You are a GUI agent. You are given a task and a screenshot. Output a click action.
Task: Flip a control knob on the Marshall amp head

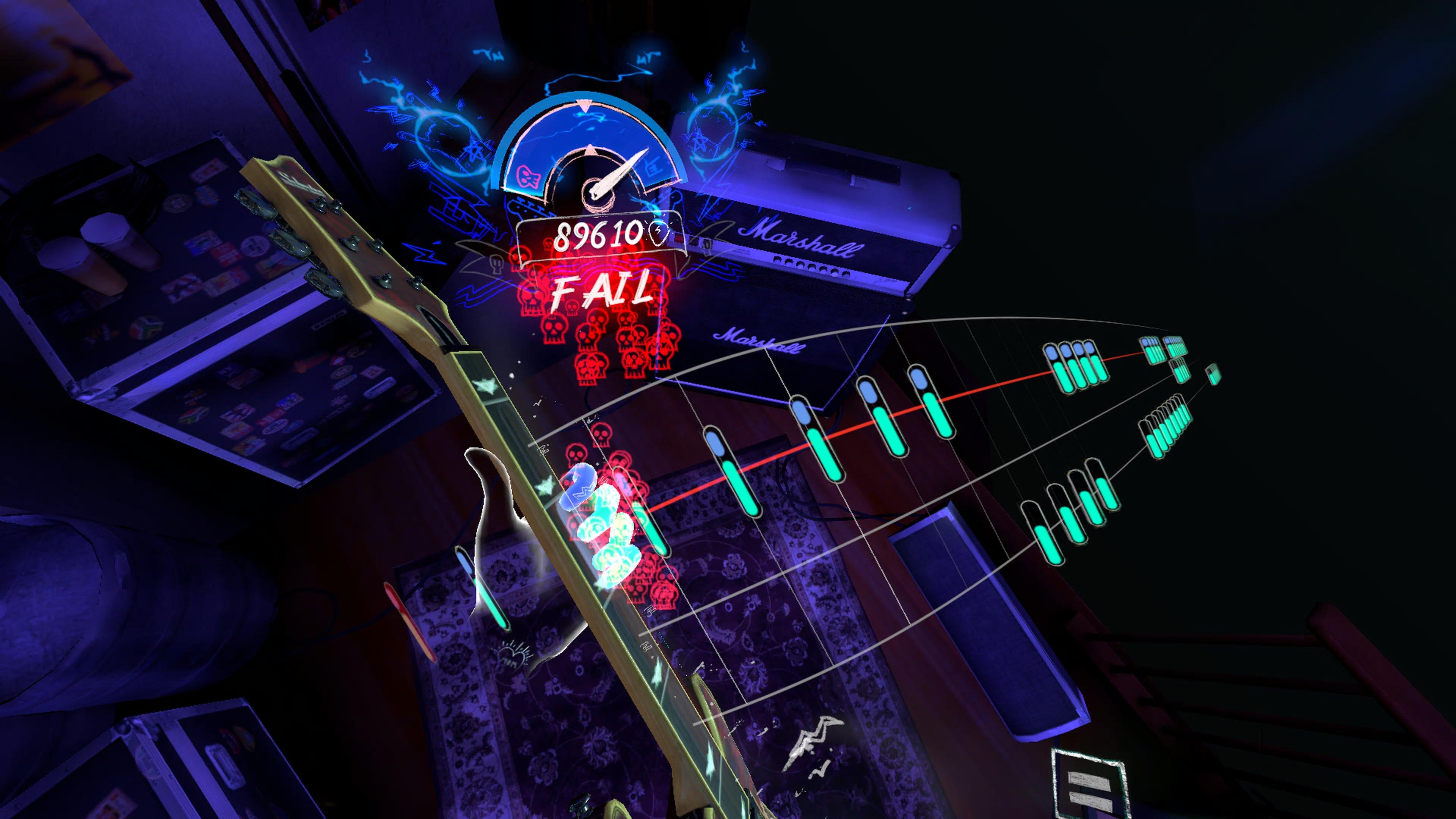[x=808, y=268]
